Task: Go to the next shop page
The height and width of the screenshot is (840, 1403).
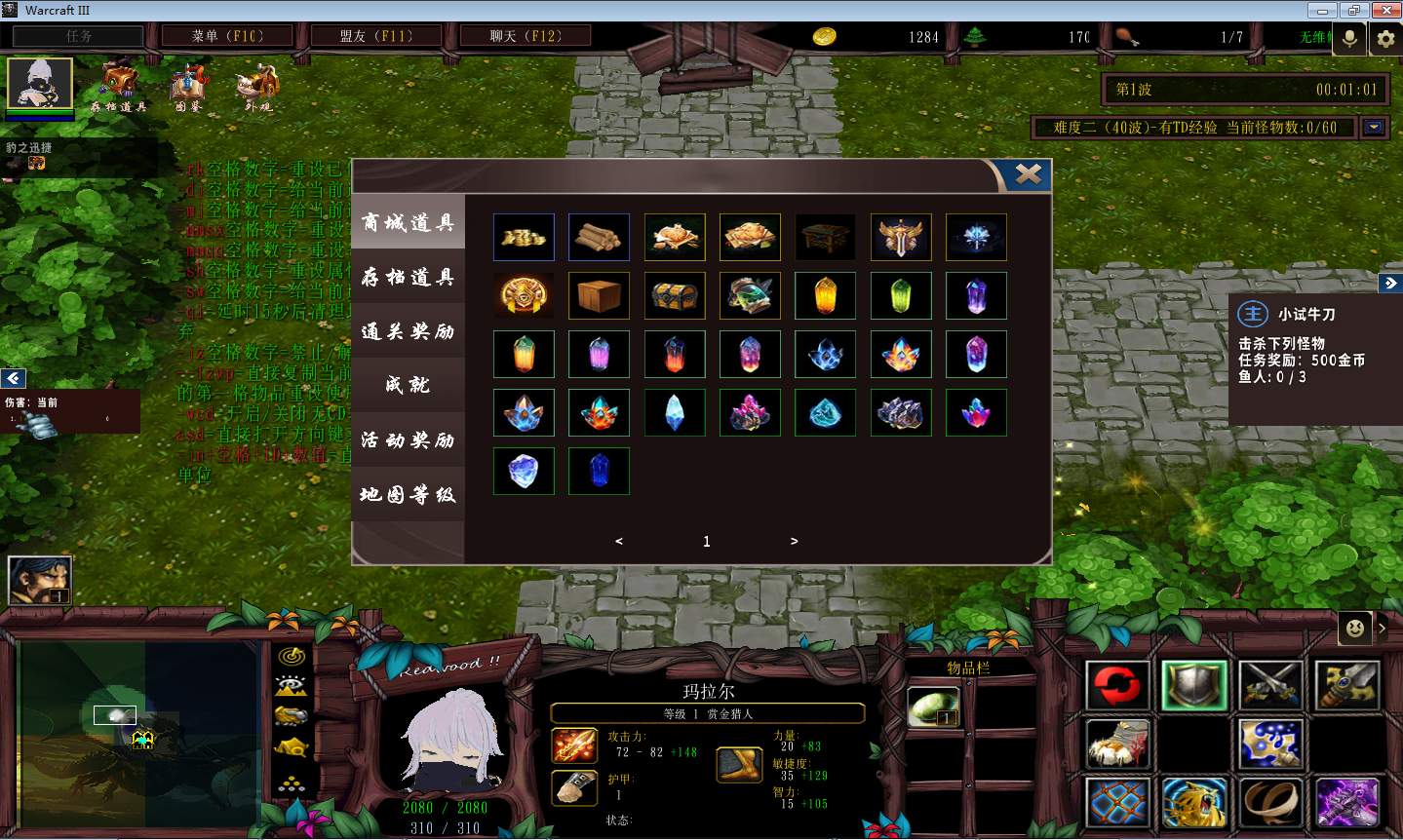Action: point(794,541)
